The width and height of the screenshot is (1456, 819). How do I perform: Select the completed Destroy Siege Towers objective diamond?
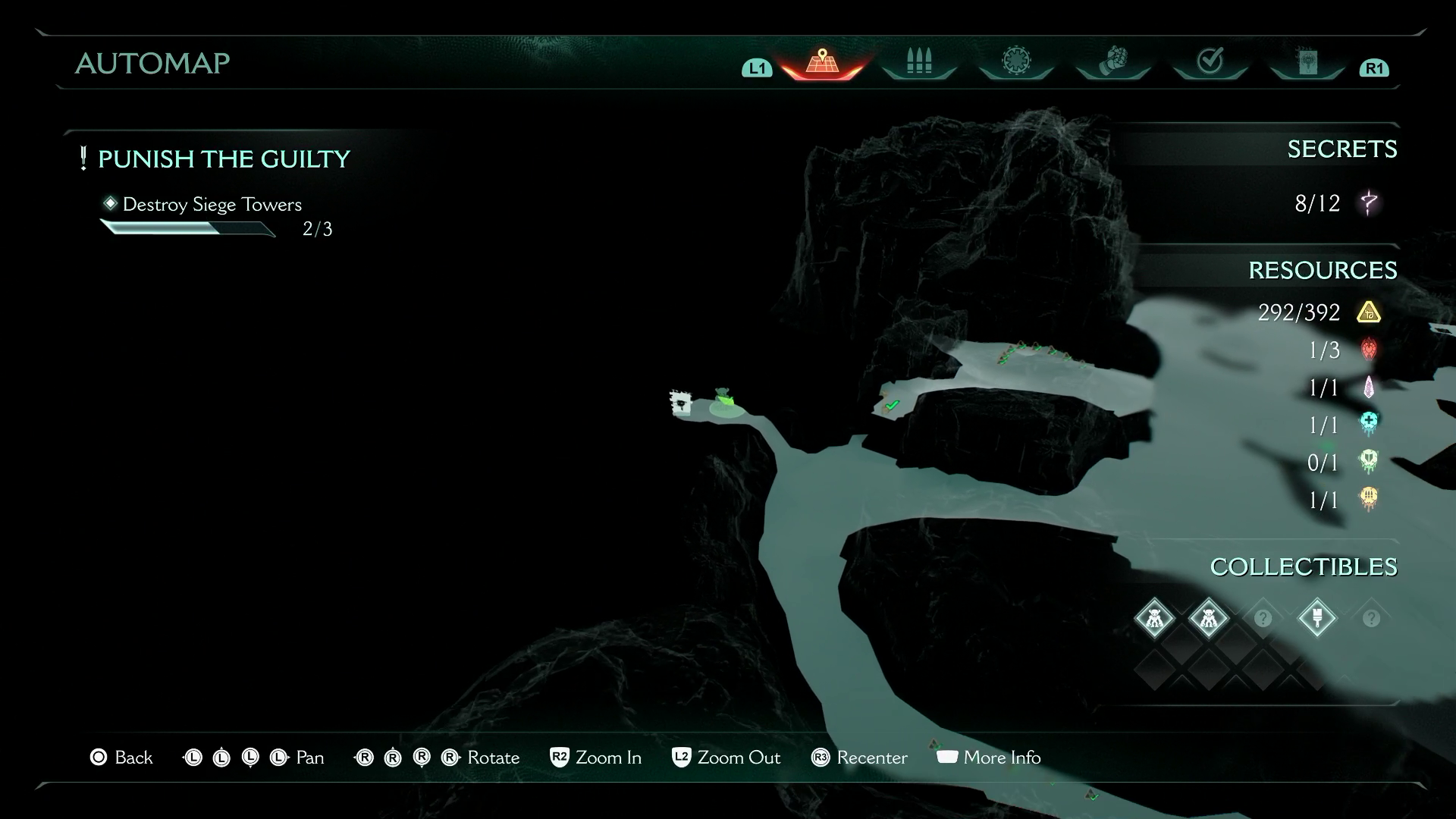point(111,203)
